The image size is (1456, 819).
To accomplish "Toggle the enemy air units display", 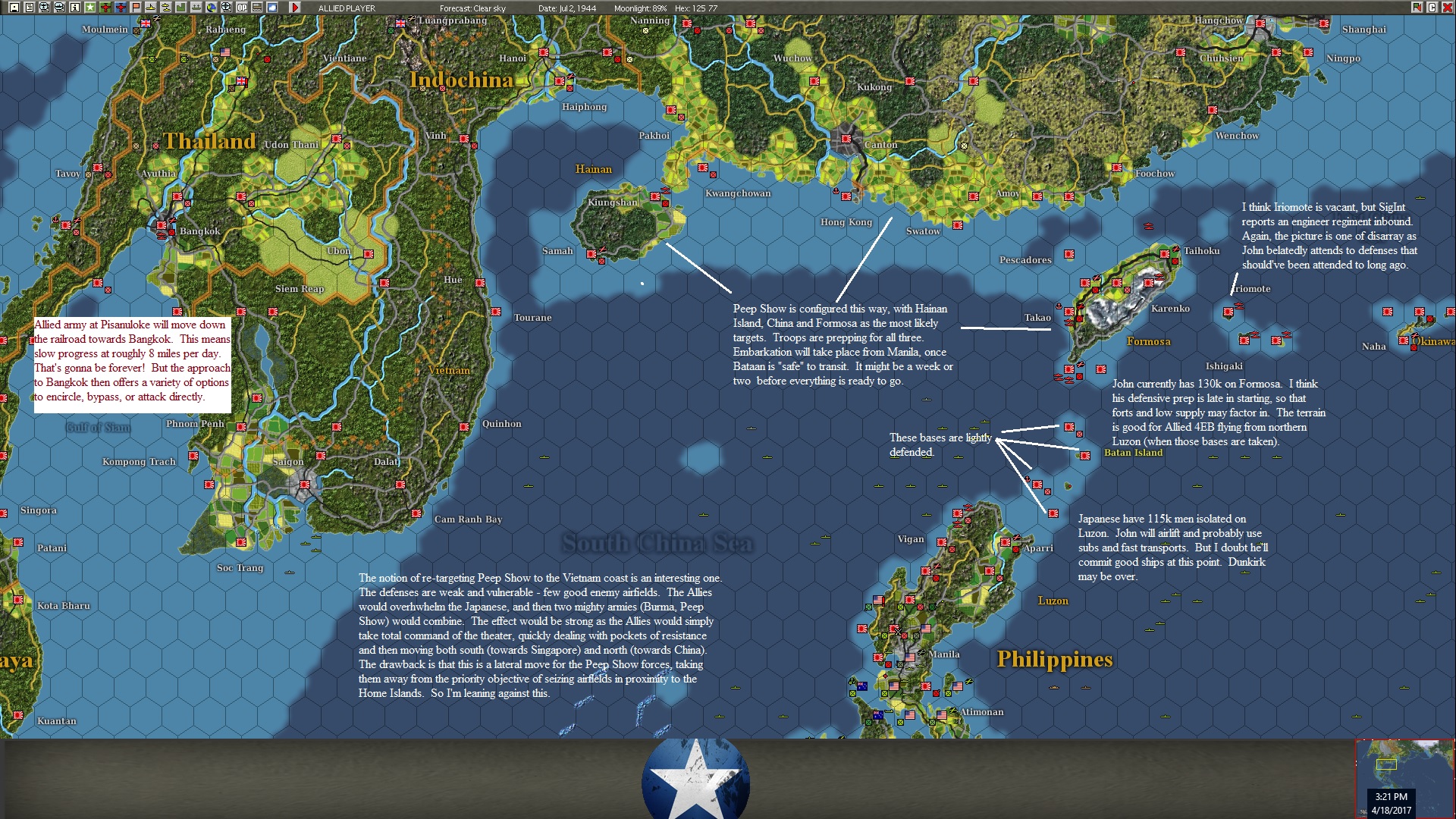I will coord(119,8).
